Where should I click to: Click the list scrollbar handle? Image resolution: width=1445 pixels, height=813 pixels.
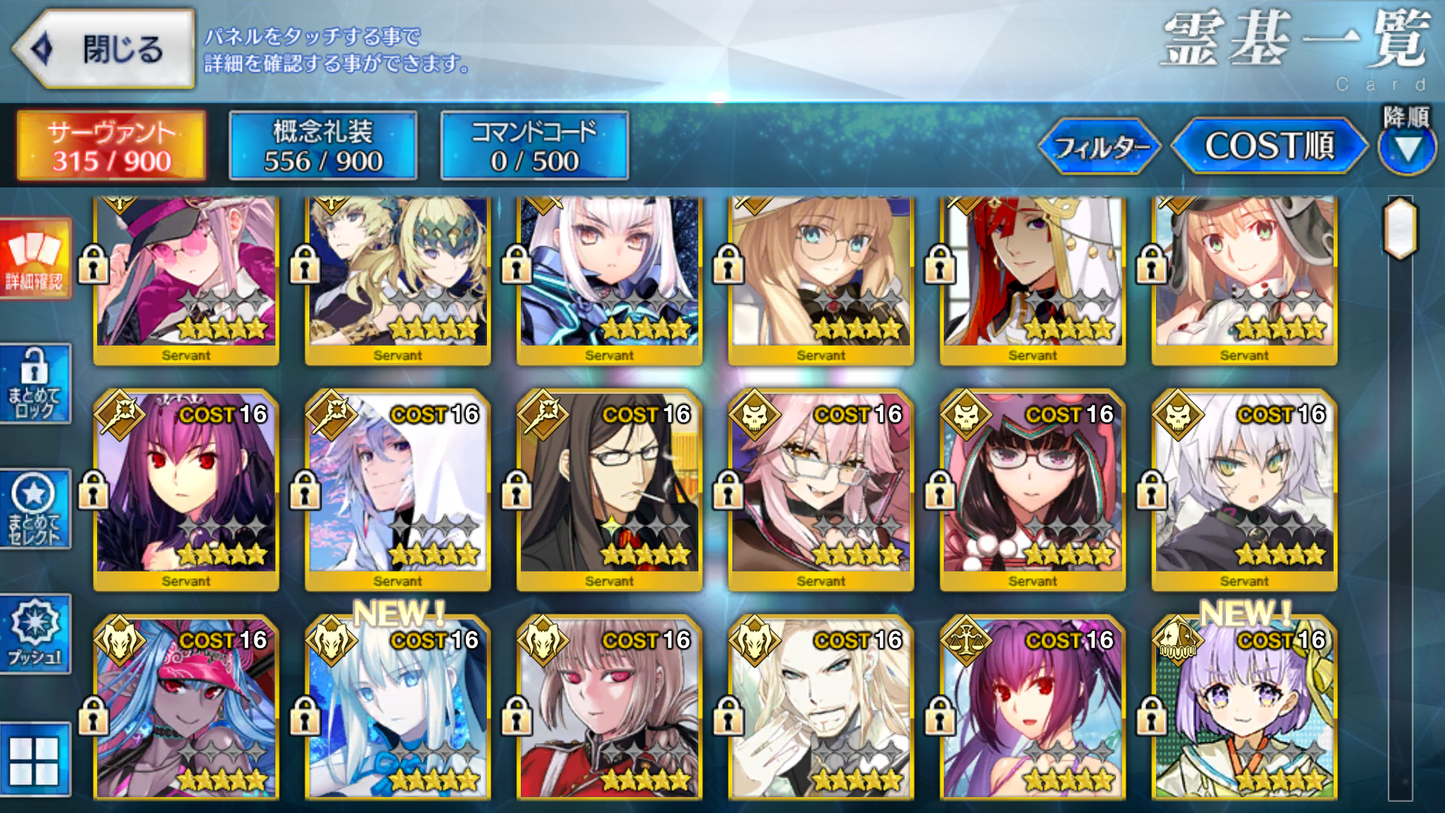pos(1400,228)
